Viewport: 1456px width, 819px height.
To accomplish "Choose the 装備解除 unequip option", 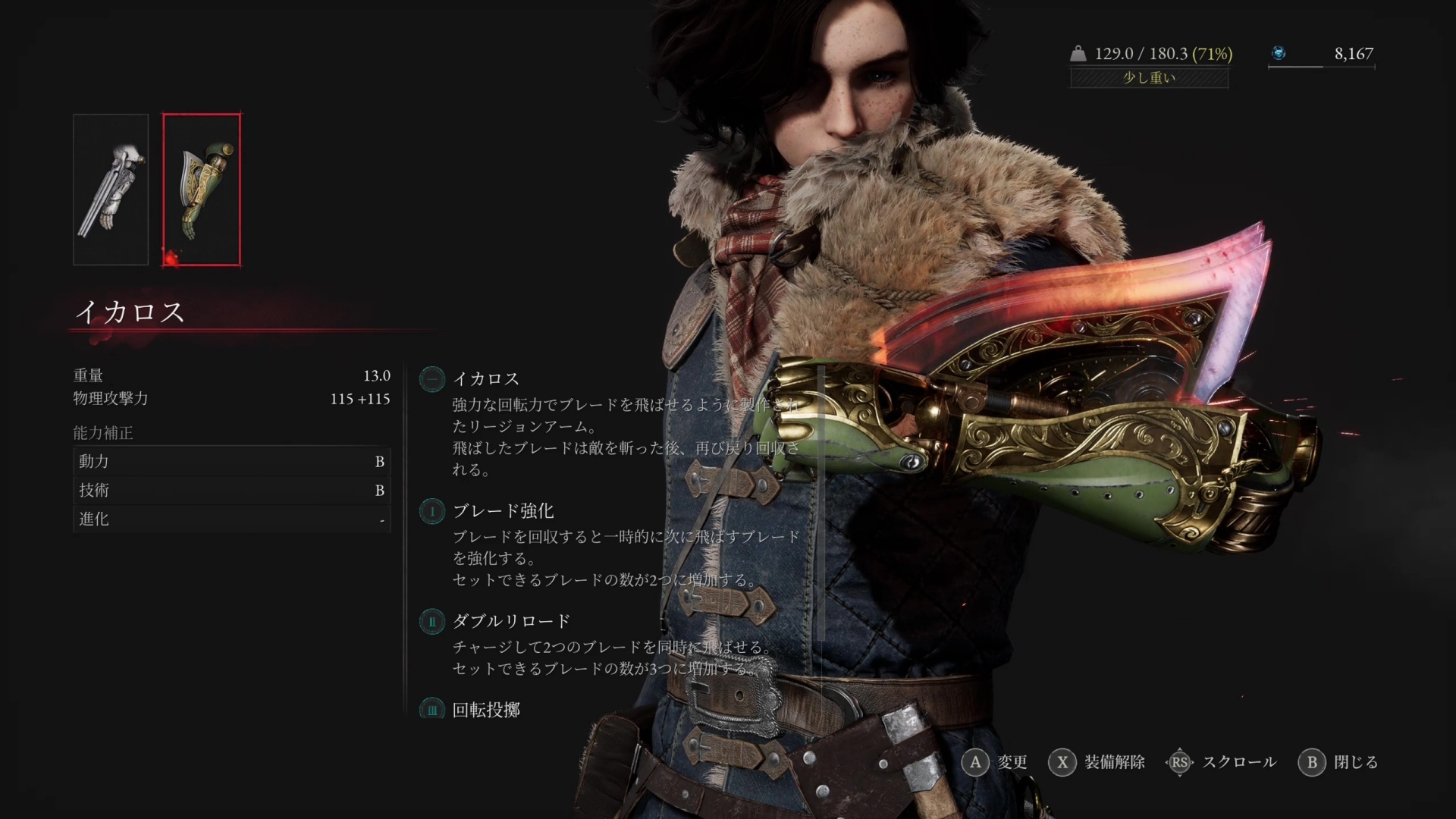I will [1097, 762].
